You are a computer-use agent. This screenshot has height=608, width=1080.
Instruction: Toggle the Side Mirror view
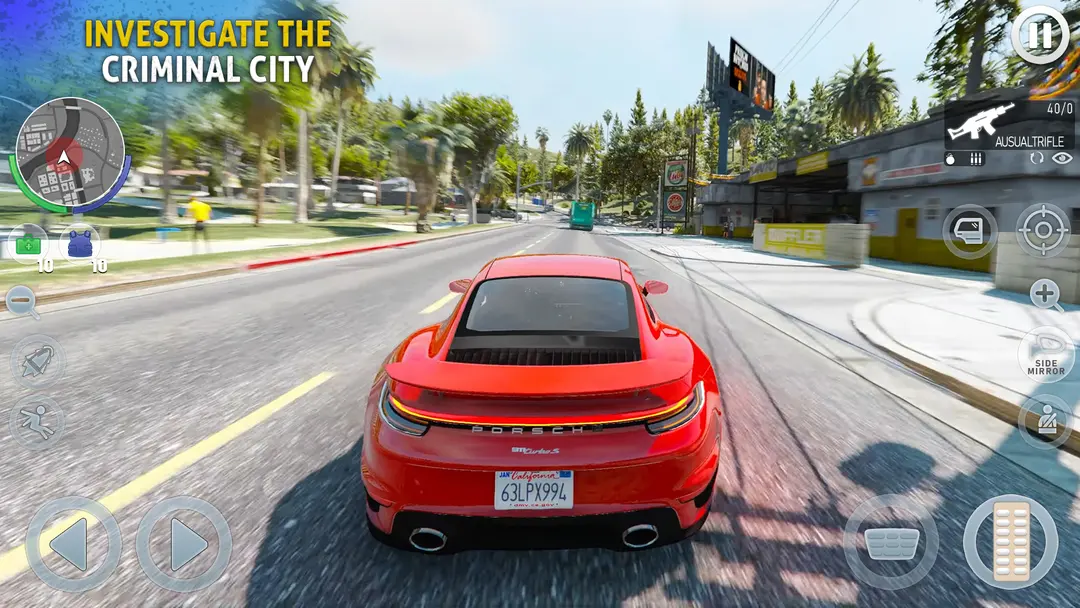[x=1046, y=354]
